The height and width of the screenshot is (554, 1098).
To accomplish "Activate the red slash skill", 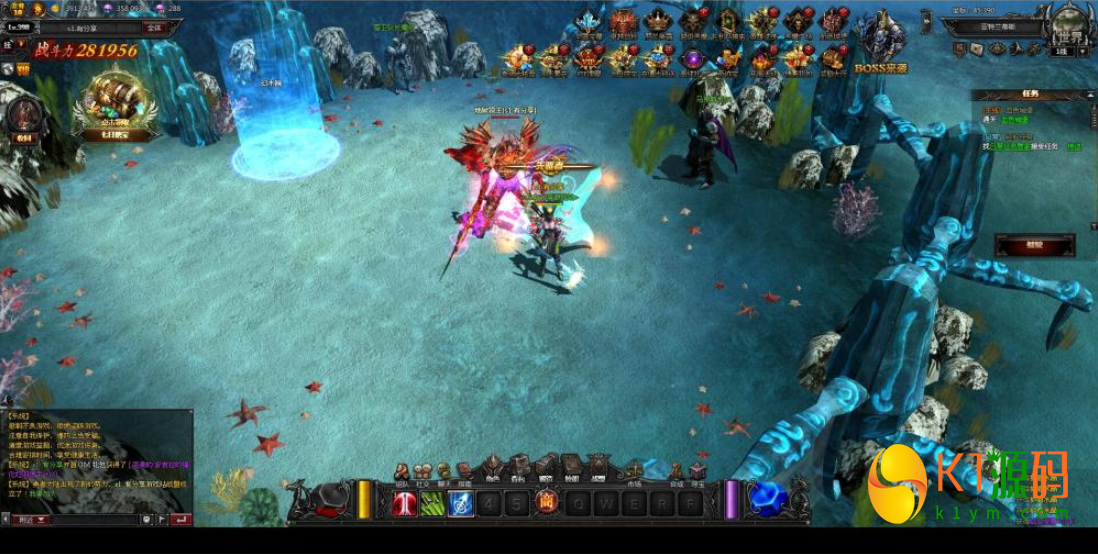I will tap(405, 503).
